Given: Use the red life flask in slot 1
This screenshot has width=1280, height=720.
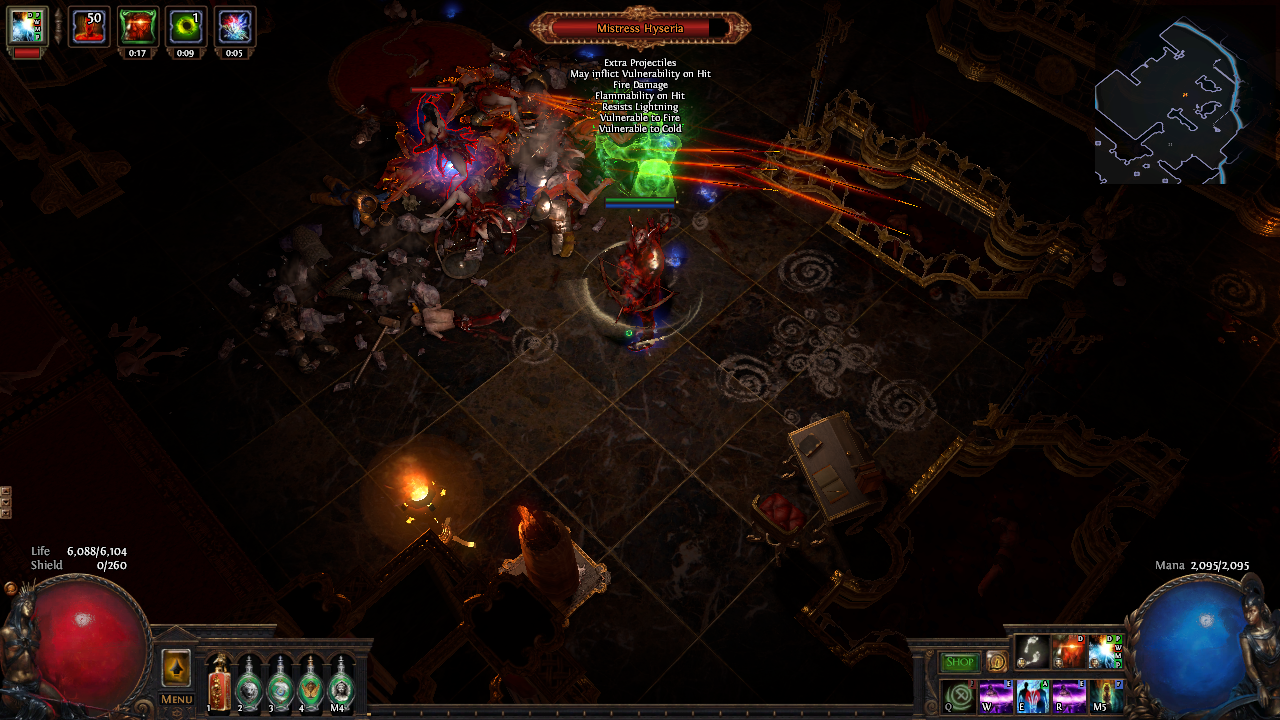Looking at the screenshot, I should pyautogui.click(x=218, y=685).
